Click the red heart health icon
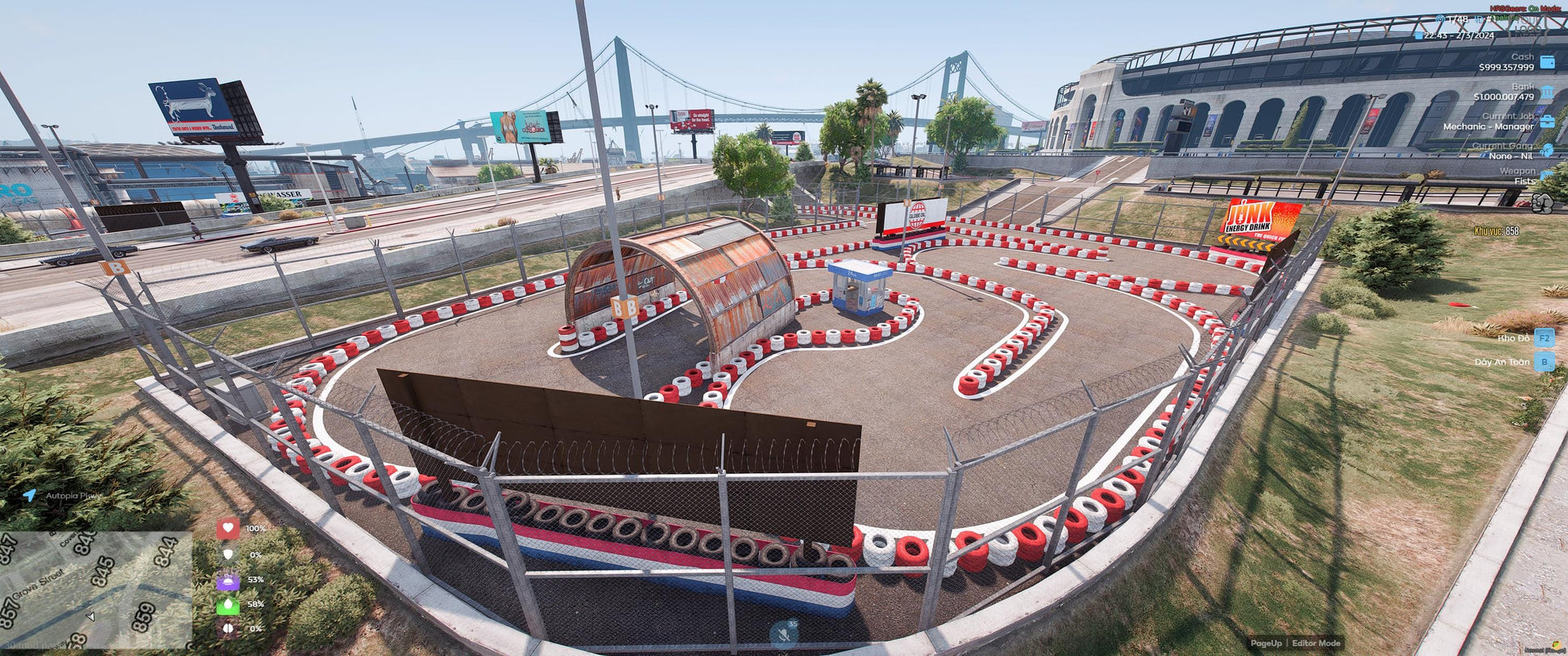1568x656 pixels. click(228, 529)
